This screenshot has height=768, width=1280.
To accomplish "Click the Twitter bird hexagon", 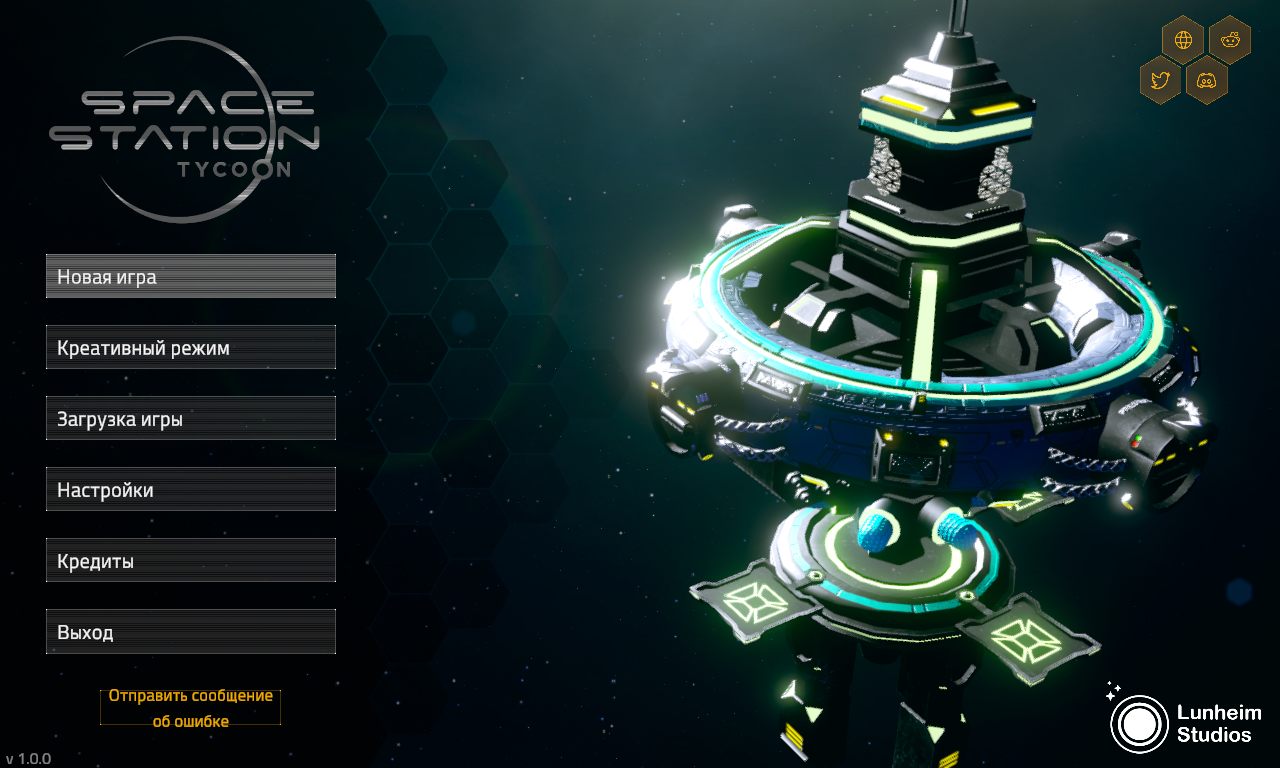I will pyautogui.click(x=1161, y=79).
